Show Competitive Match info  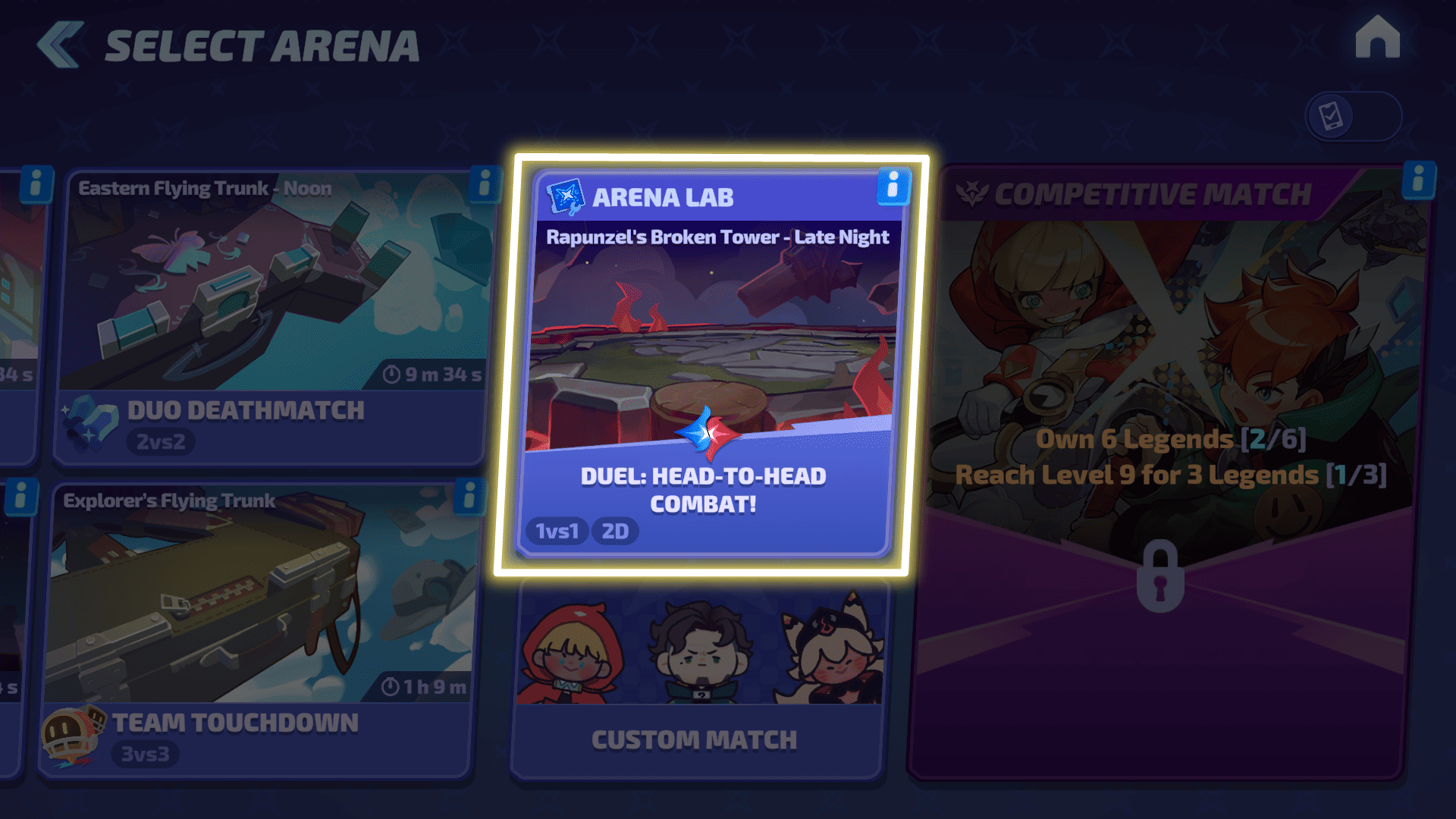pyautogui.click(x=1418, y=181)
